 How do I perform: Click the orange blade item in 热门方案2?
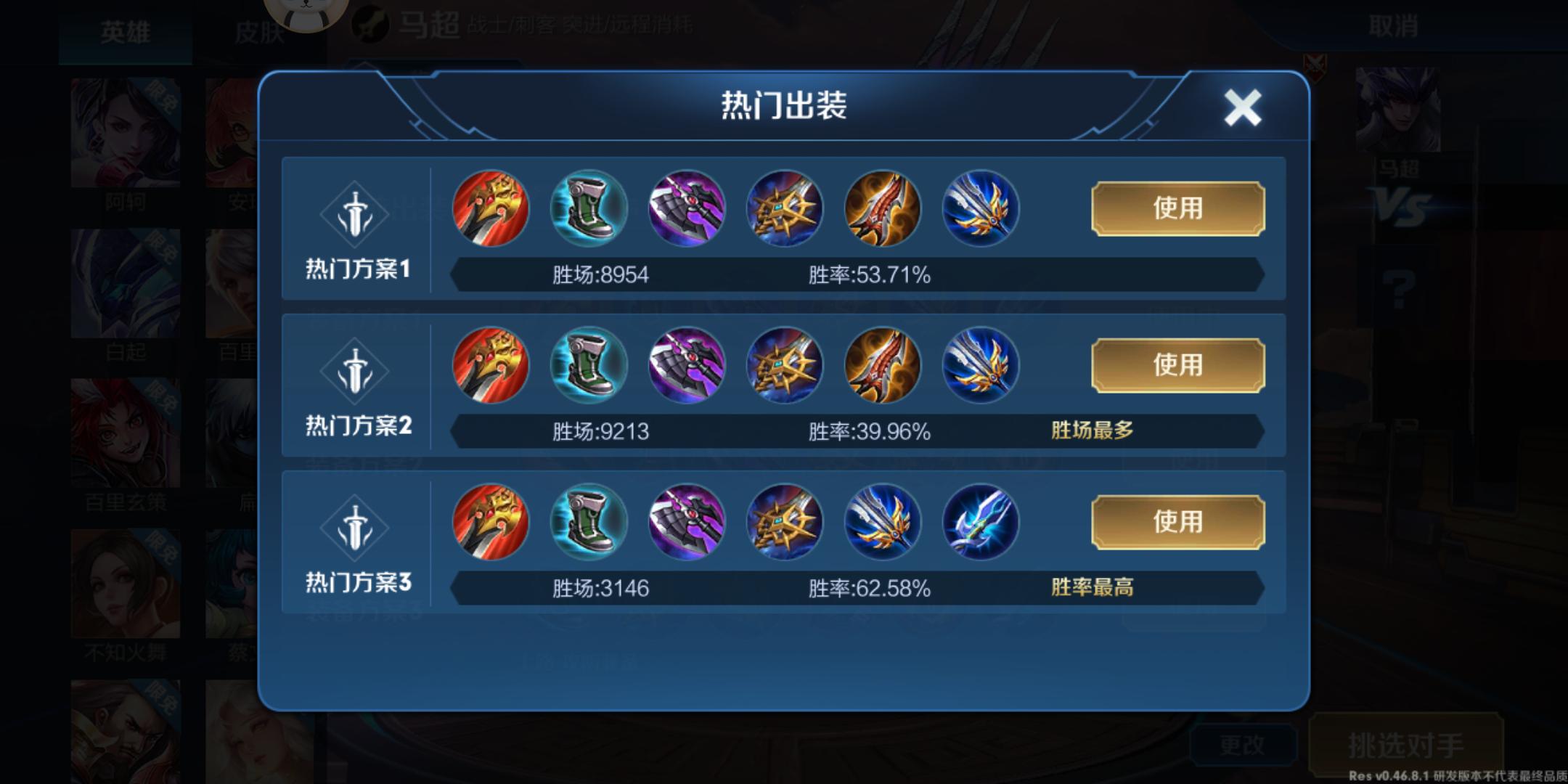coord(881,365)
